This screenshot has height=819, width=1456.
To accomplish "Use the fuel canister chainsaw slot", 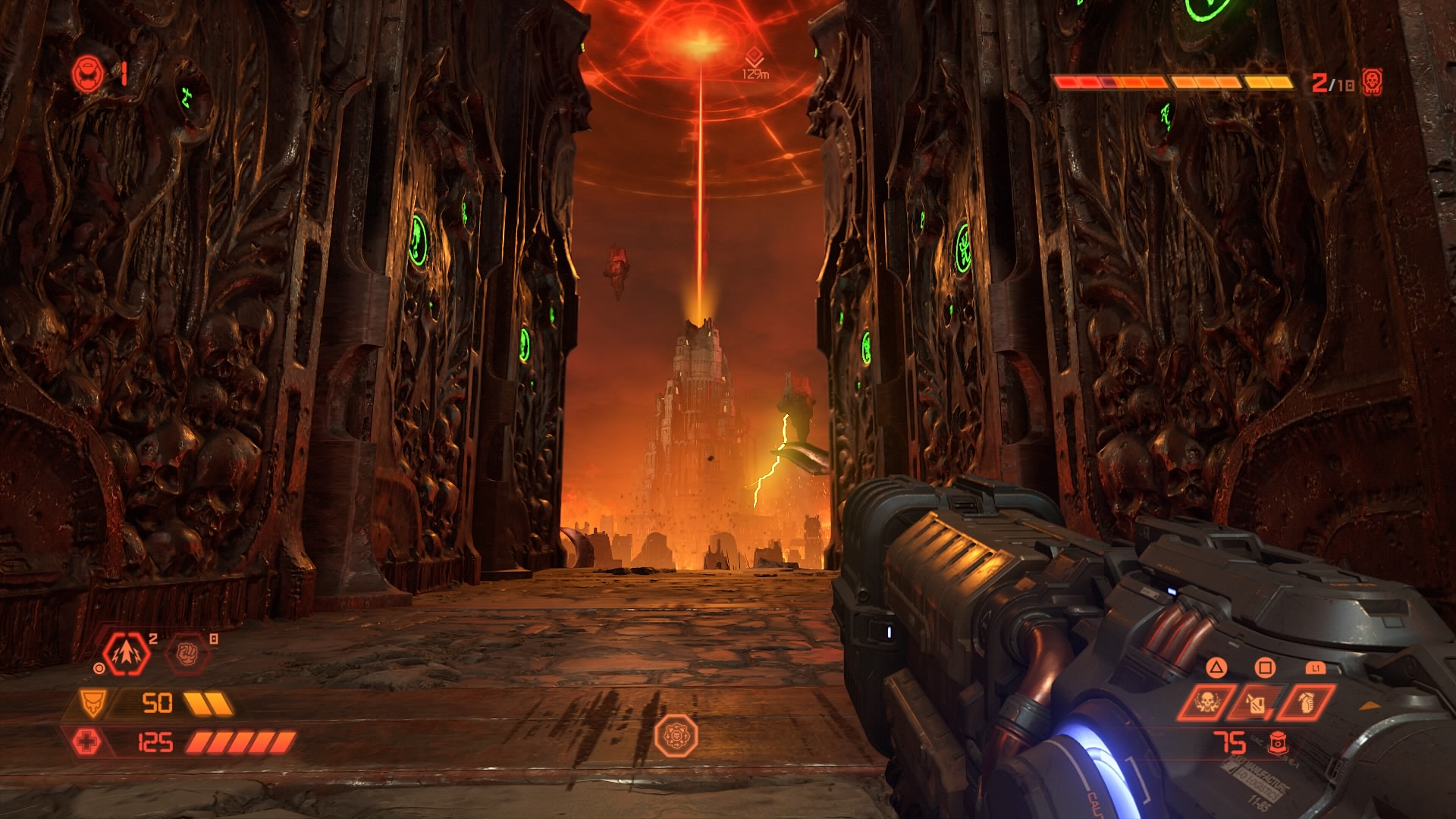I will click(1255, 703).
